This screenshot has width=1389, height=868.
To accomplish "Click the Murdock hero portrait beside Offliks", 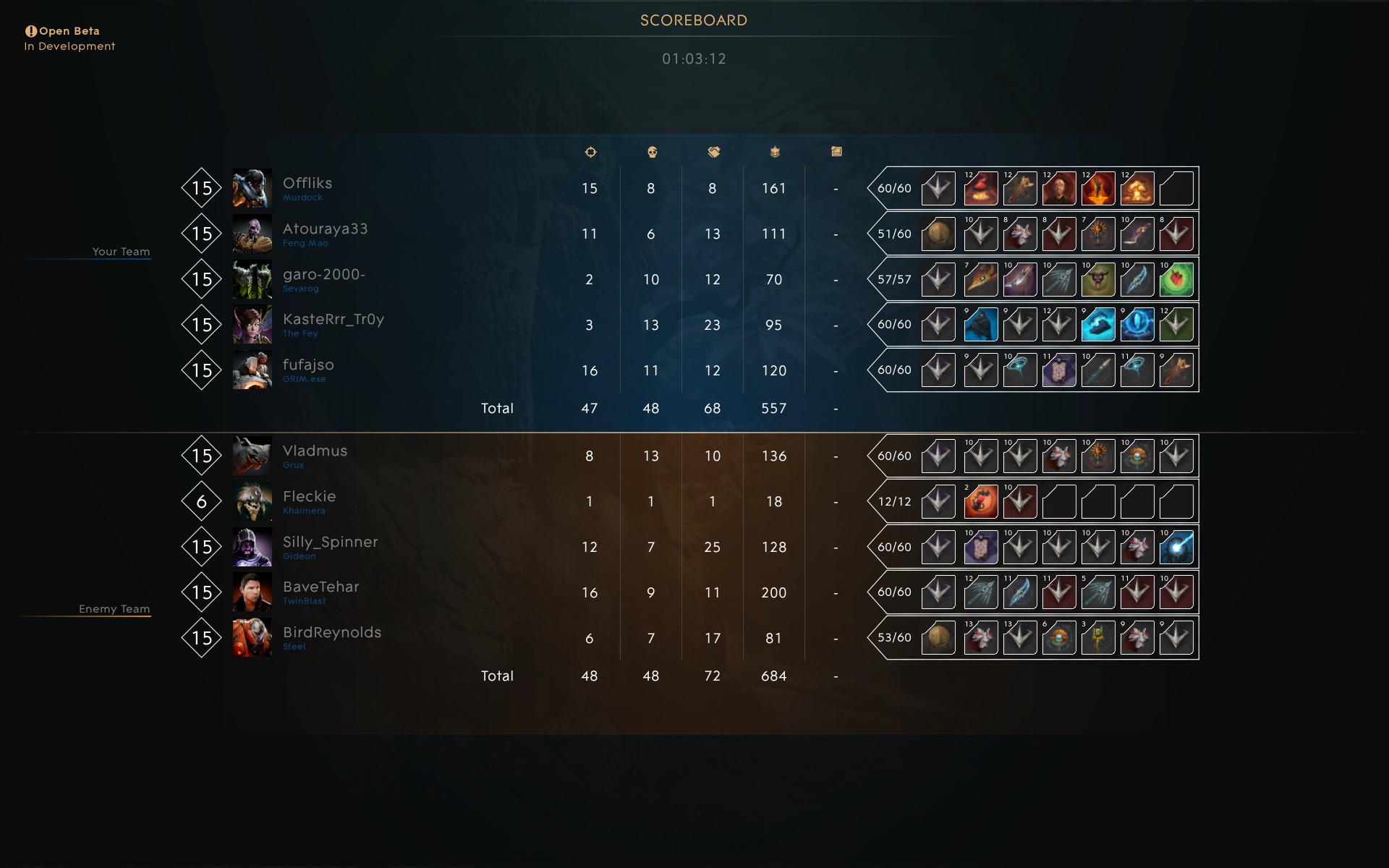I will coord(252,188).
